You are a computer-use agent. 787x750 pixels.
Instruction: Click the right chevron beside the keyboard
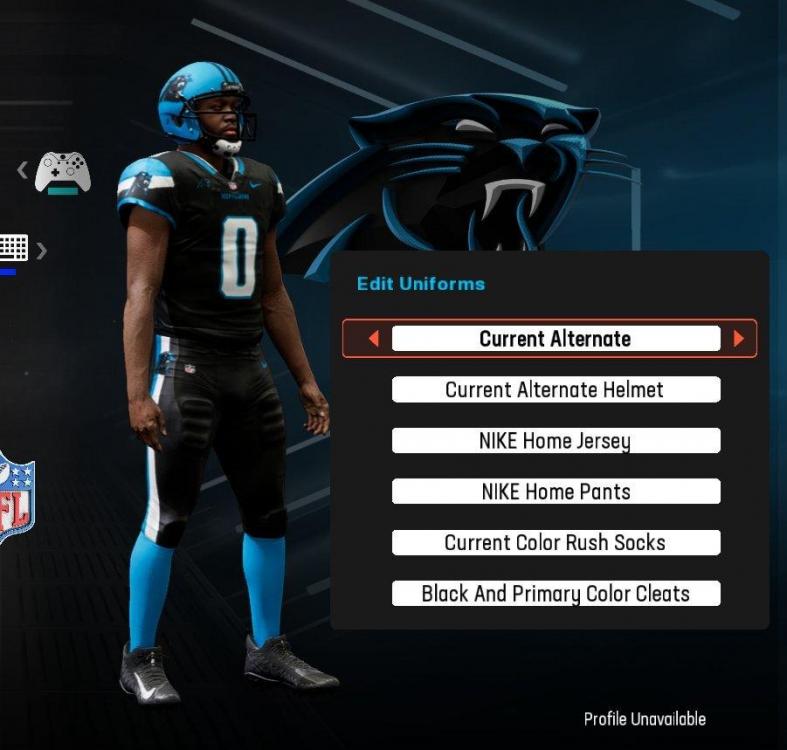(x=41, y=250)
